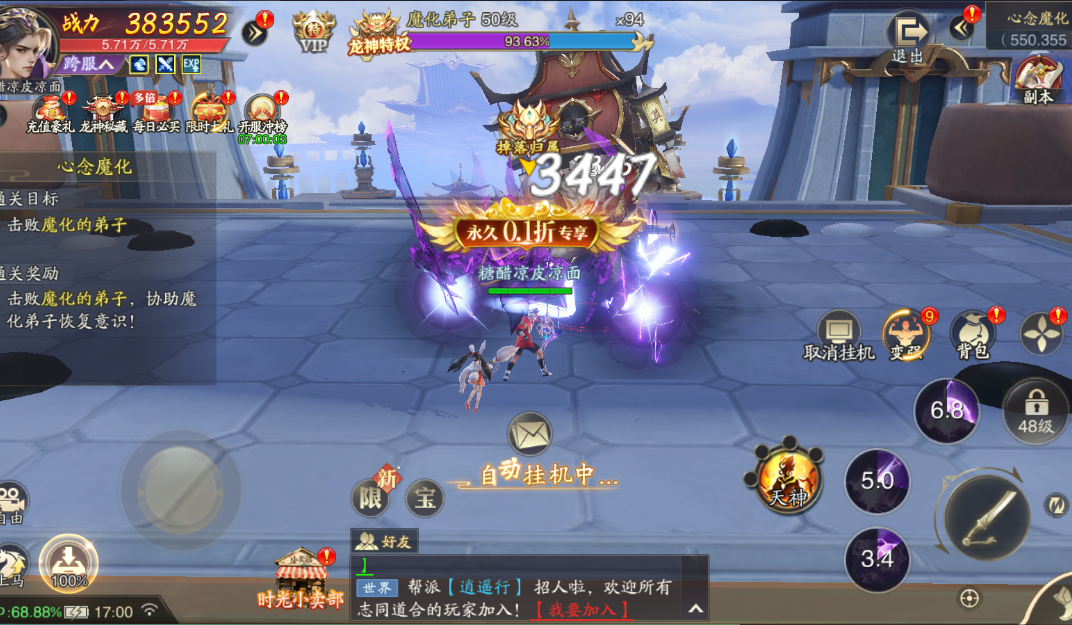Image resolution: width=1072 pixels, height=625 pixels.
Task: Open the 龙神特权 privilege icon
Action: click(x=379, y=32)
